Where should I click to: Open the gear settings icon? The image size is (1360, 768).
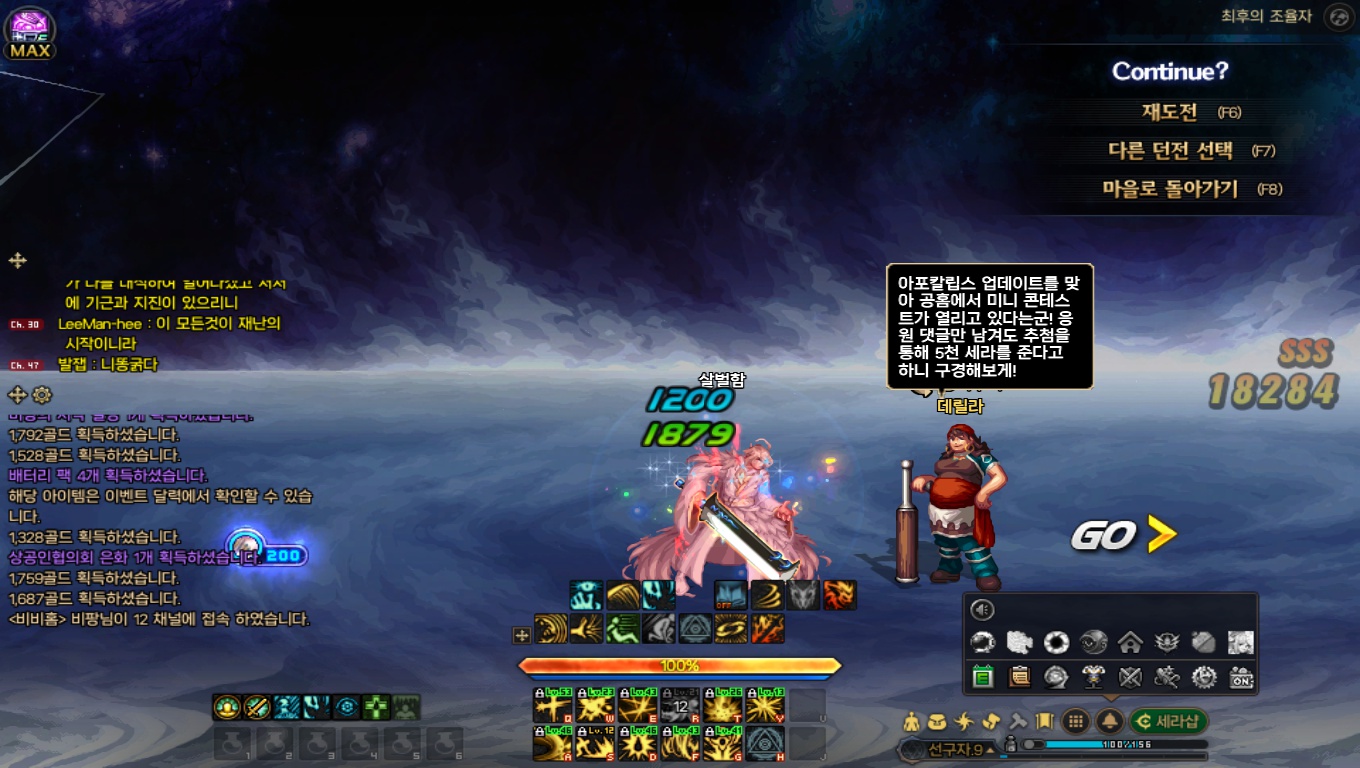1204,677
